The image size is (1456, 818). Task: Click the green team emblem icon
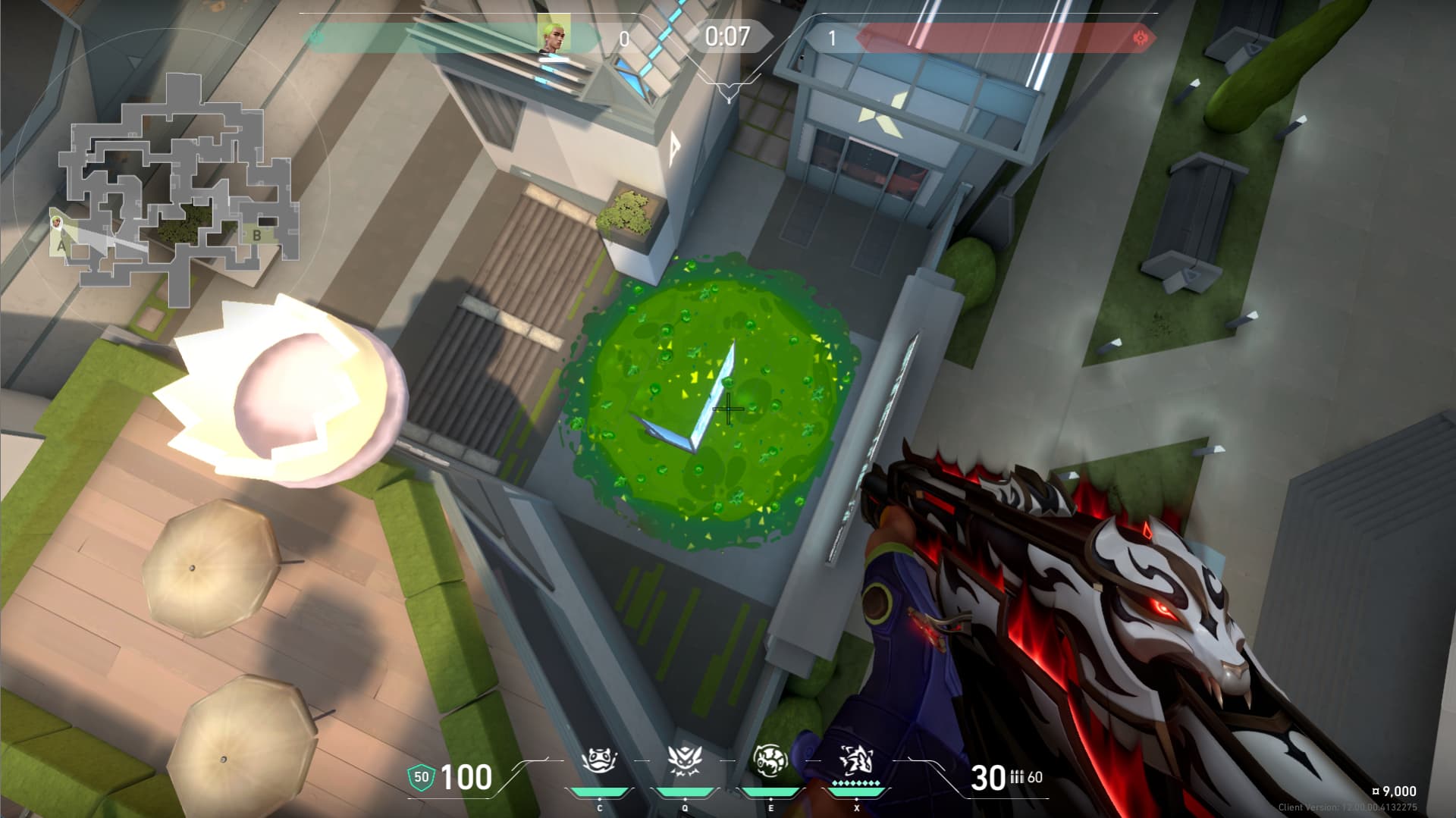pos(317,36)
